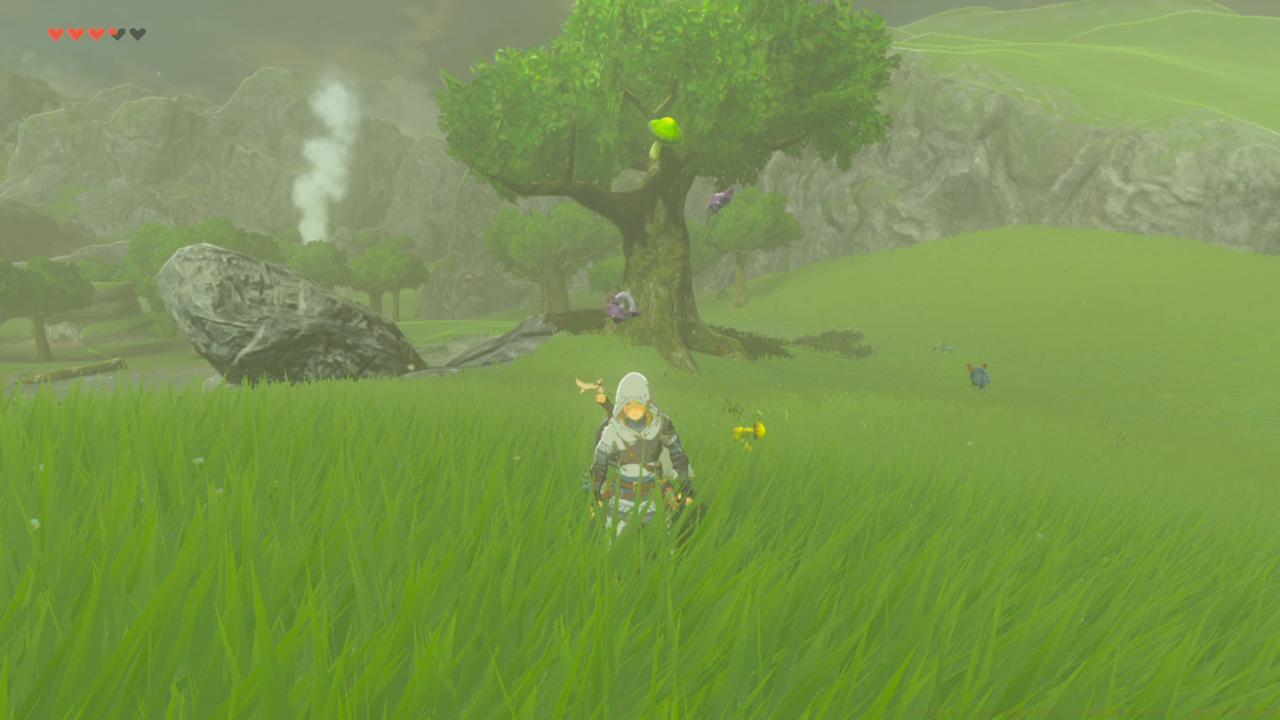Click the empty dark heart container

pos(138,32)
